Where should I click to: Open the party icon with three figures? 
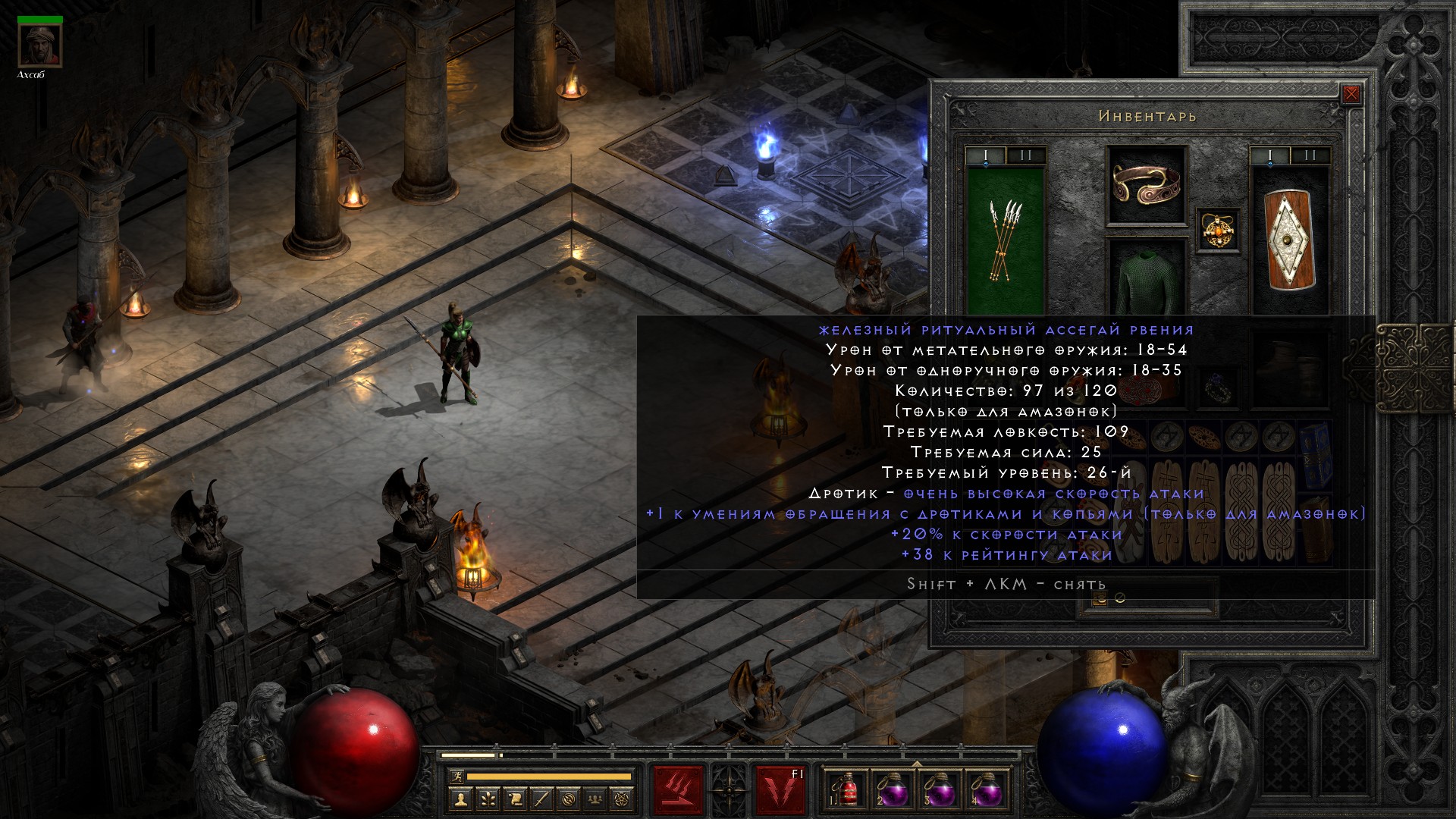(x=597, y=799)
